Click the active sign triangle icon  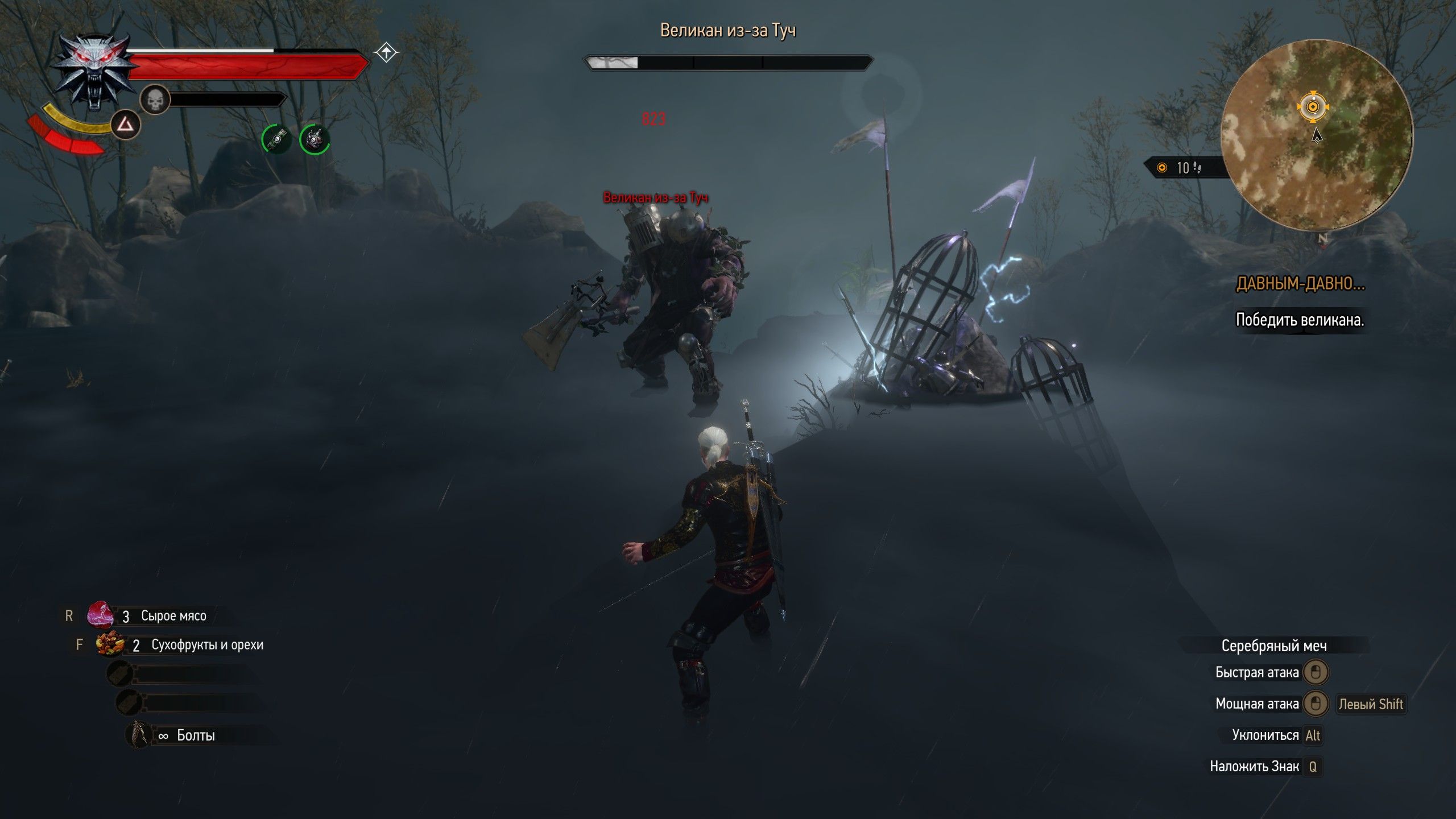coord(125,125)
